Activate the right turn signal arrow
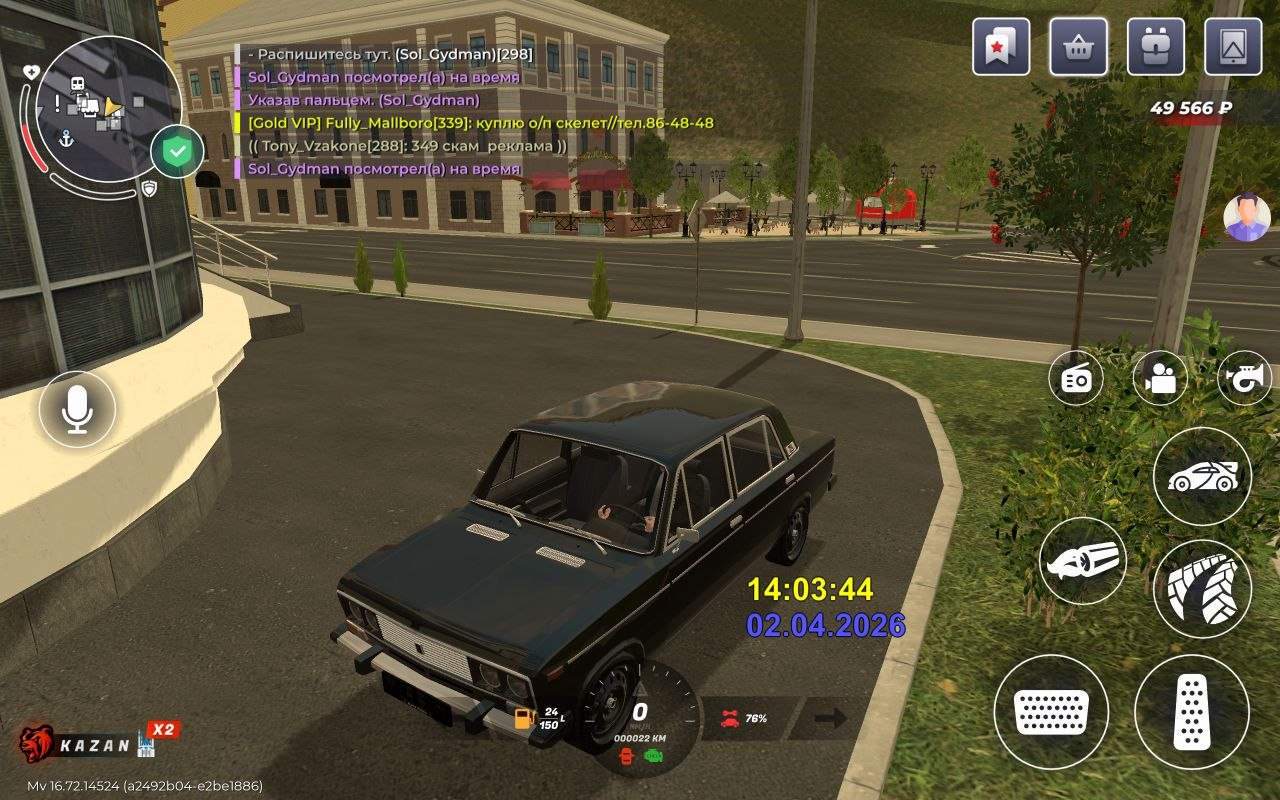Screen dimensions: 1280x800 (830, 718)
